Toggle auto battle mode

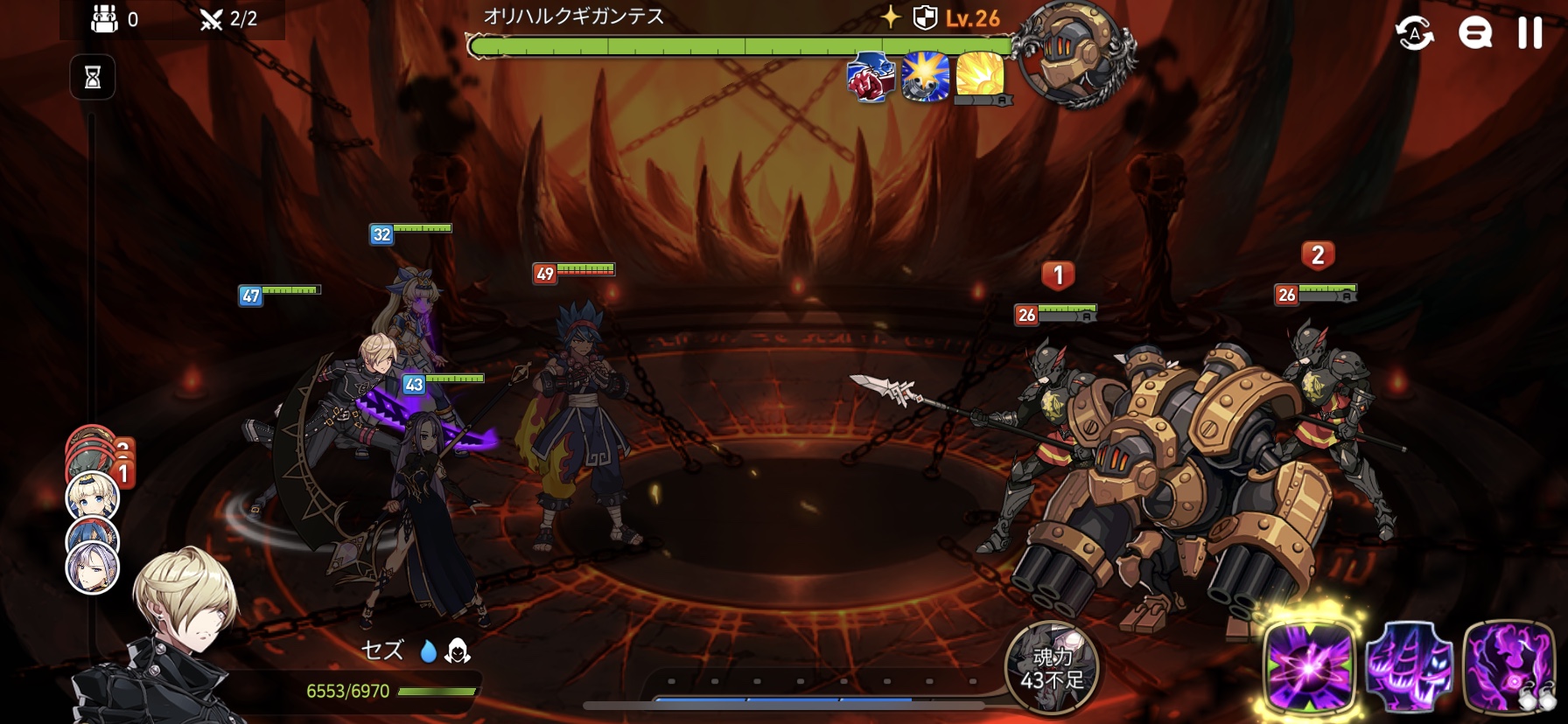click(x=1414, y=33)
